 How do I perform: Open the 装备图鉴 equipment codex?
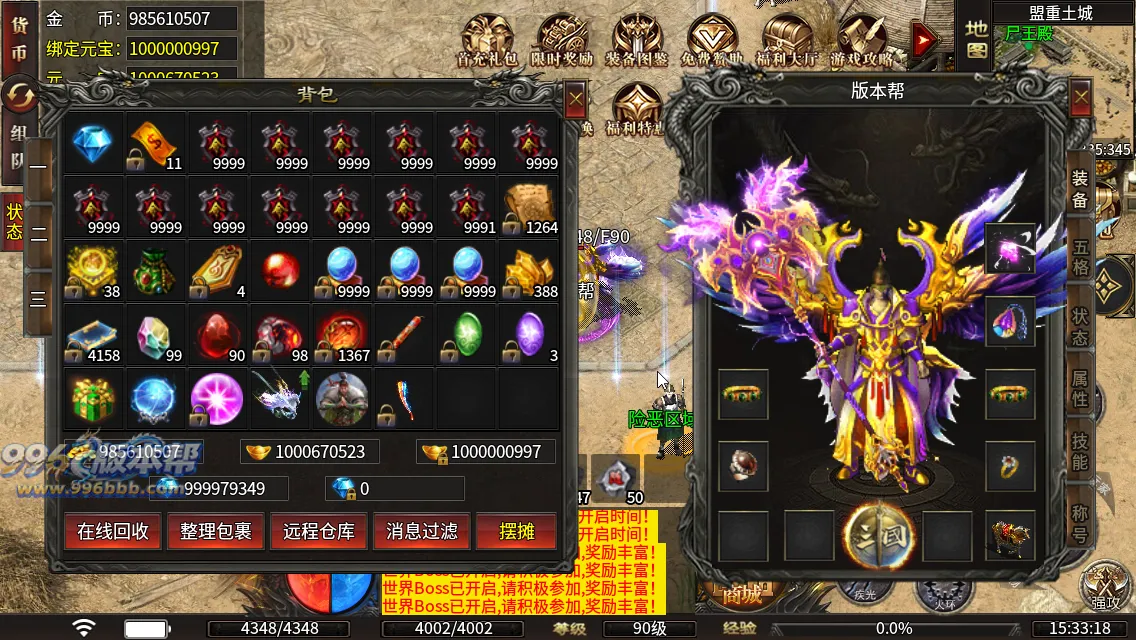point(637,40)
